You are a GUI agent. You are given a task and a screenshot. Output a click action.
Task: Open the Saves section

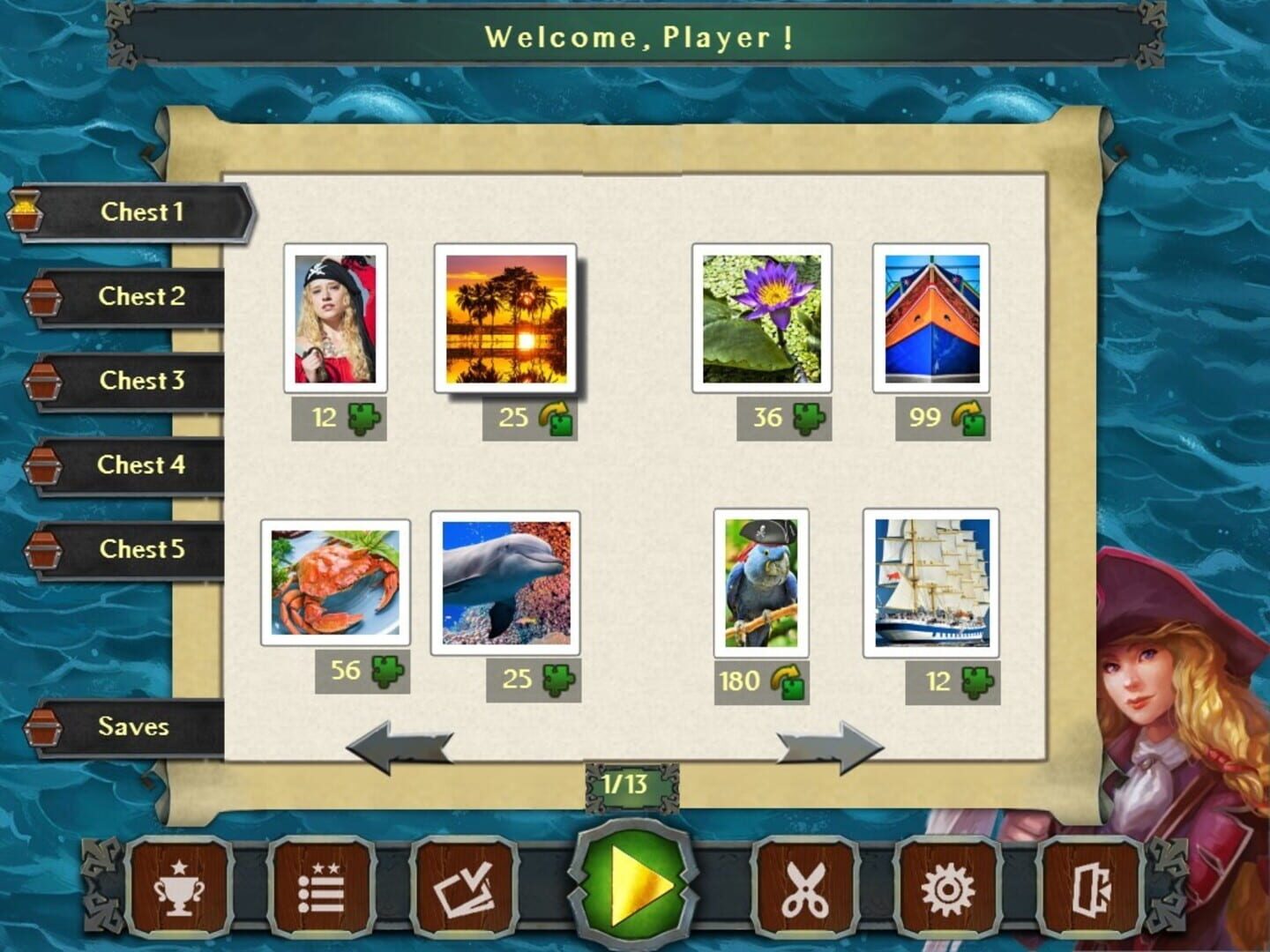131,727
